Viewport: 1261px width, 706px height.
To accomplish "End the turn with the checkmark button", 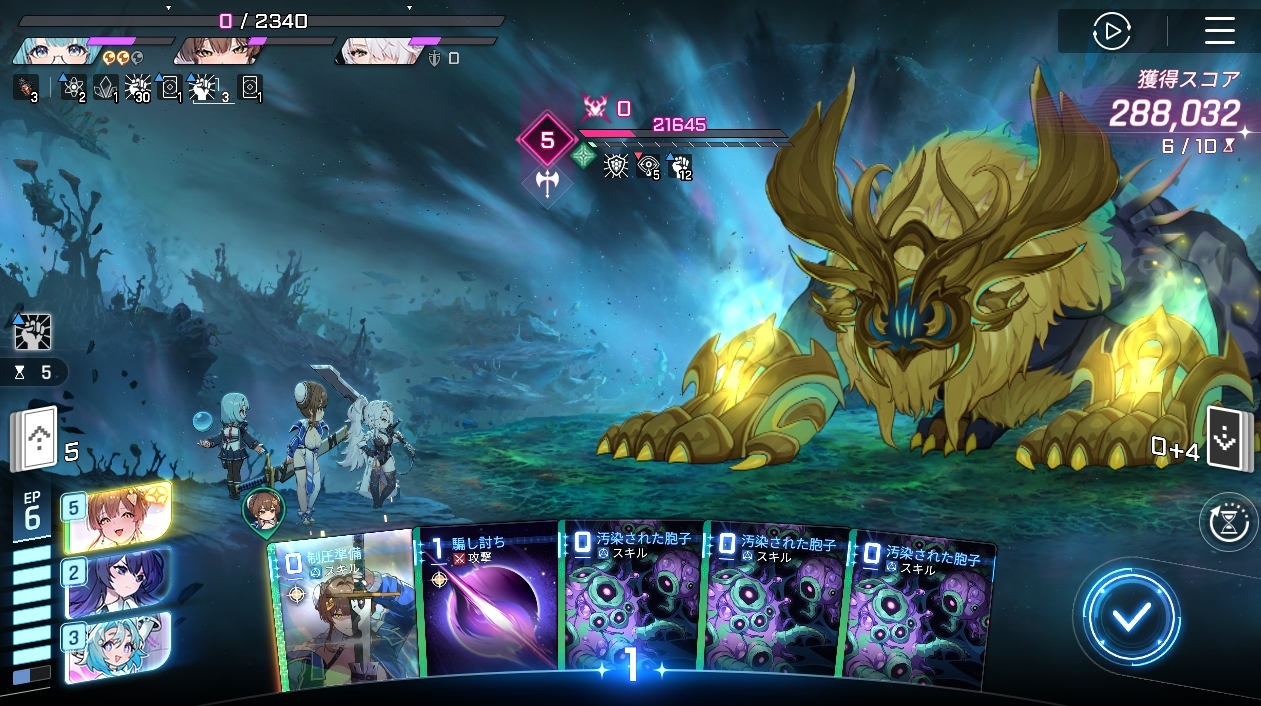I will pos(1131,617).
